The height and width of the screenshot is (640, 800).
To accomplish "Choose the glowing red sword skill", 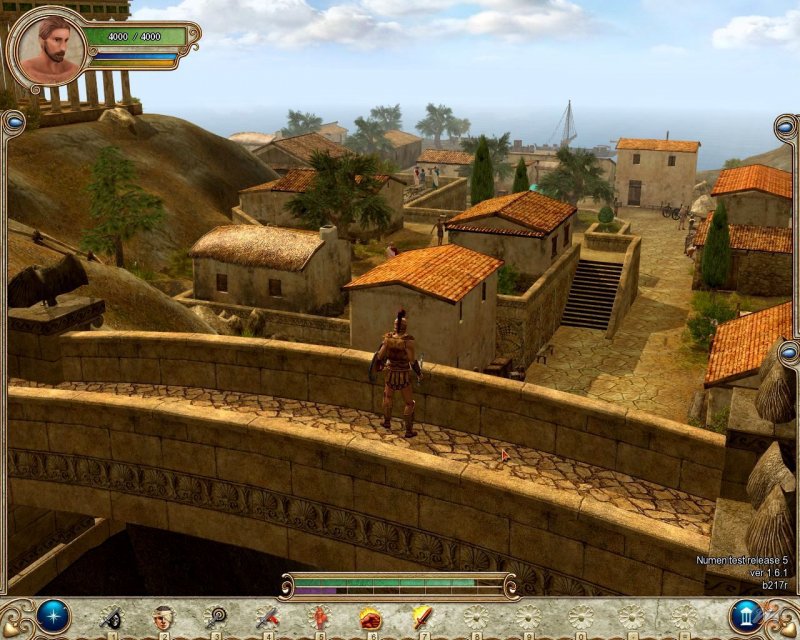I will (x=423, y=618).
